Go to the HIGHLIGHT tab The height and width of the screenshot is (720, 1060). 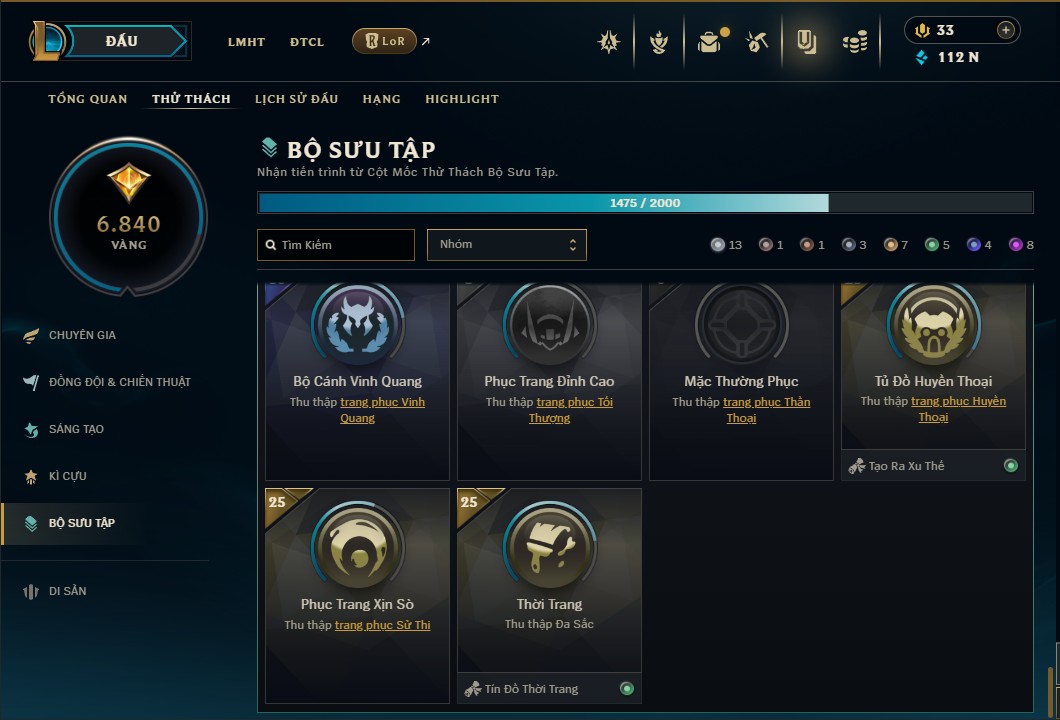click(x=462, y=99)
